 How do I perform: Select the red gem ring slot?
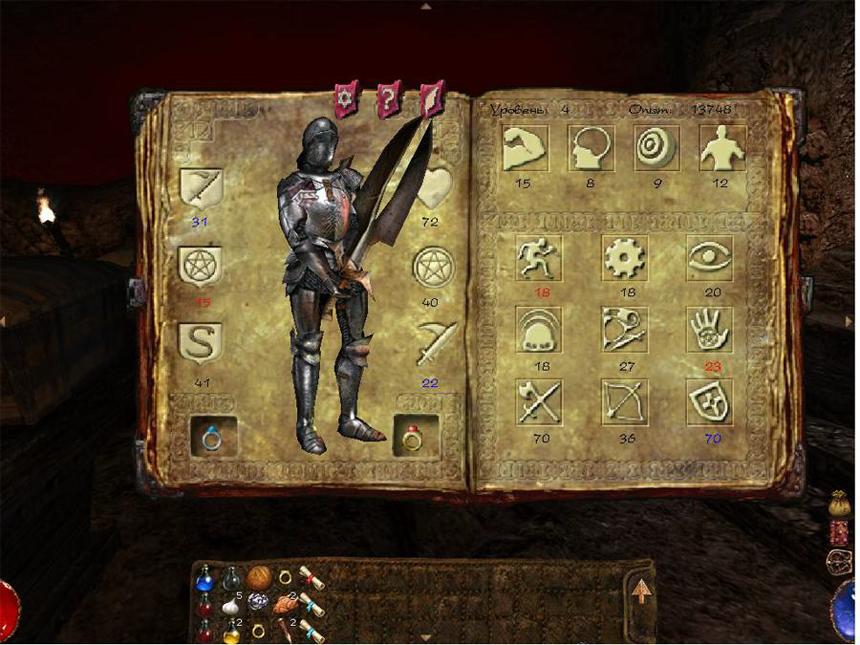click(x=412, y=437)
